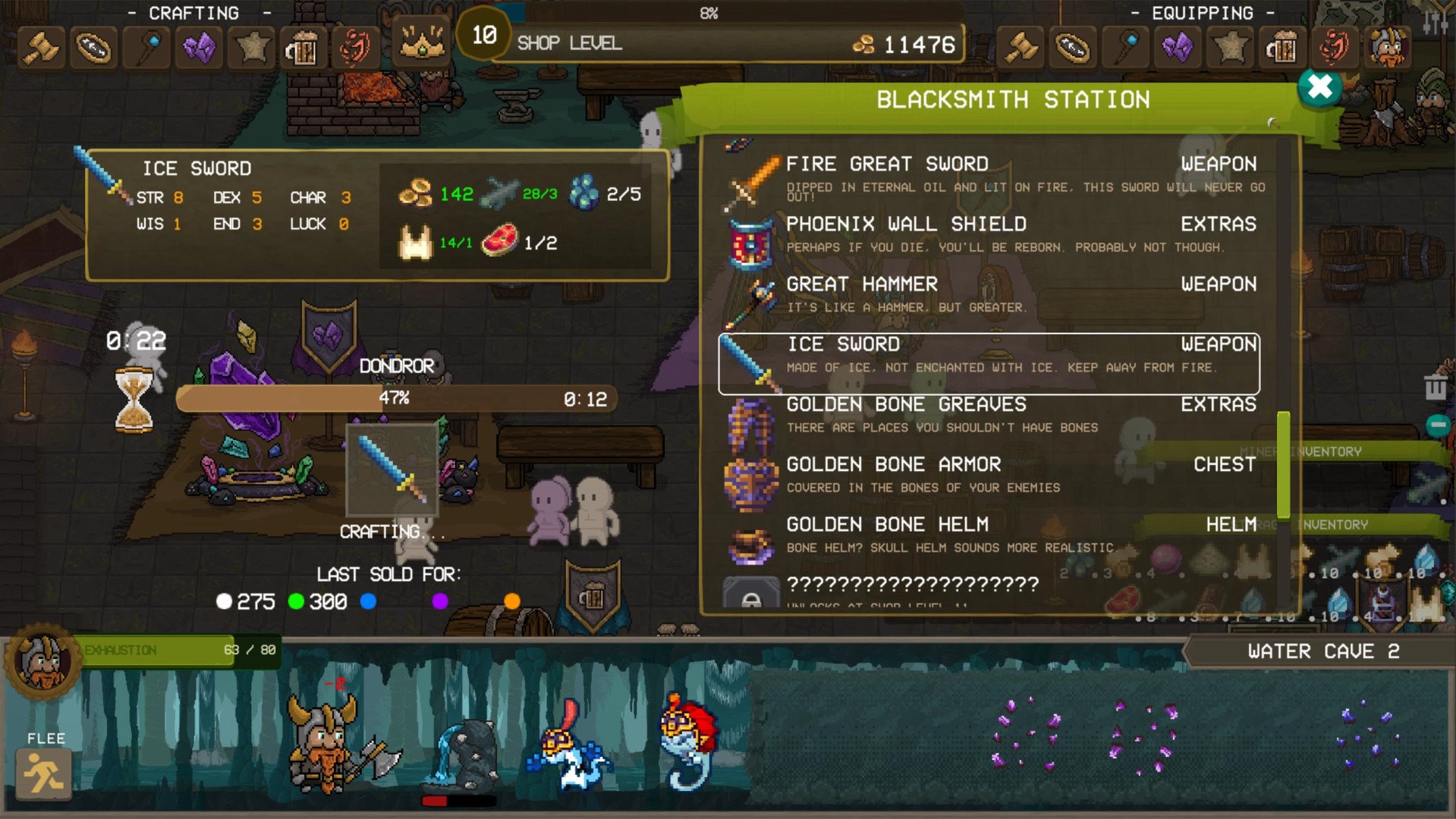Click the shield amulet icon in Crafting toolbar
Screen dimensions: 1456x819
point(93,47)
